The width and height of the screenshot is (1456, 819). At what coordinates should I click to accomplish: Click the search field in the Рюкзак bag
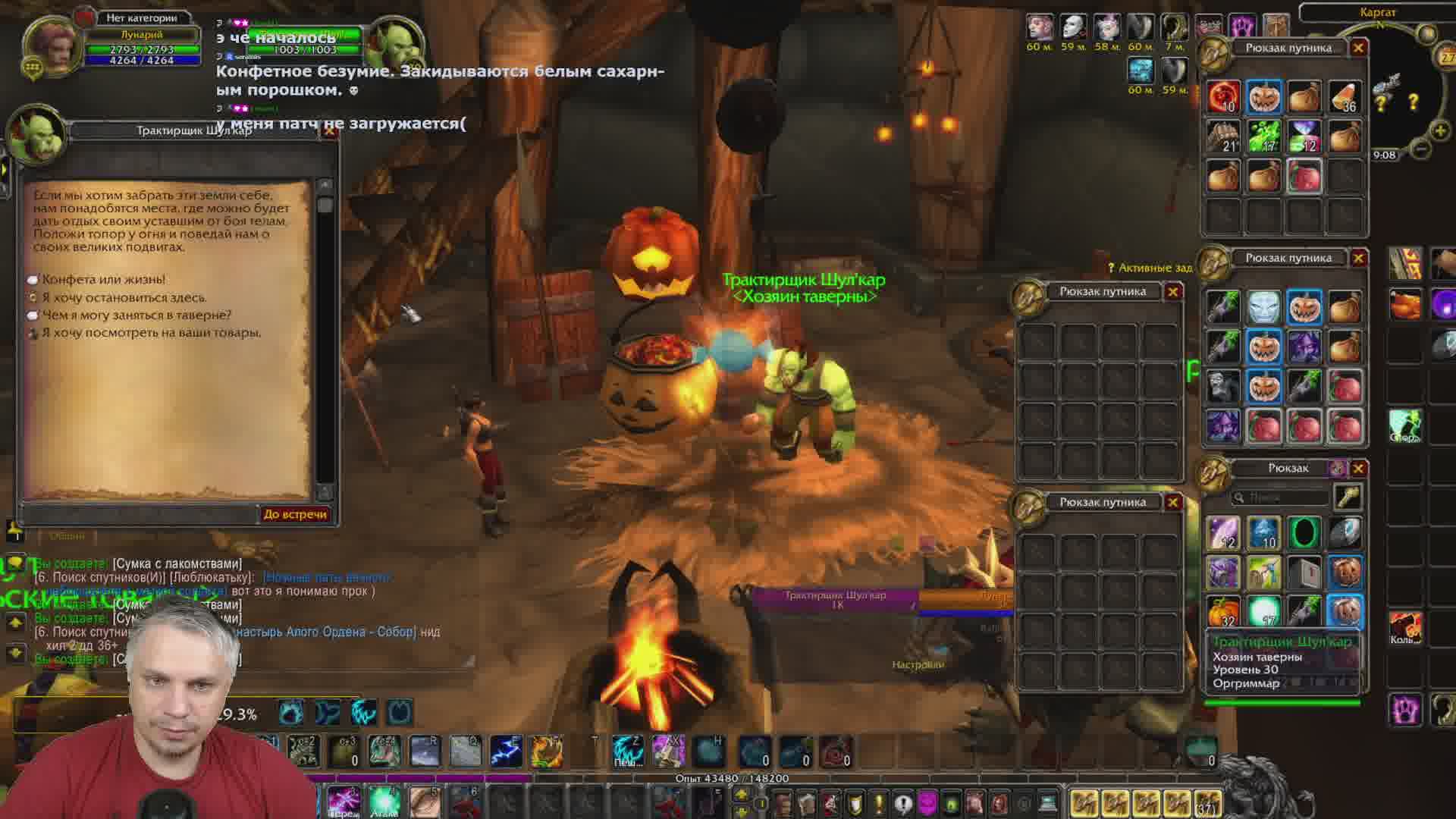[1282, 497]
